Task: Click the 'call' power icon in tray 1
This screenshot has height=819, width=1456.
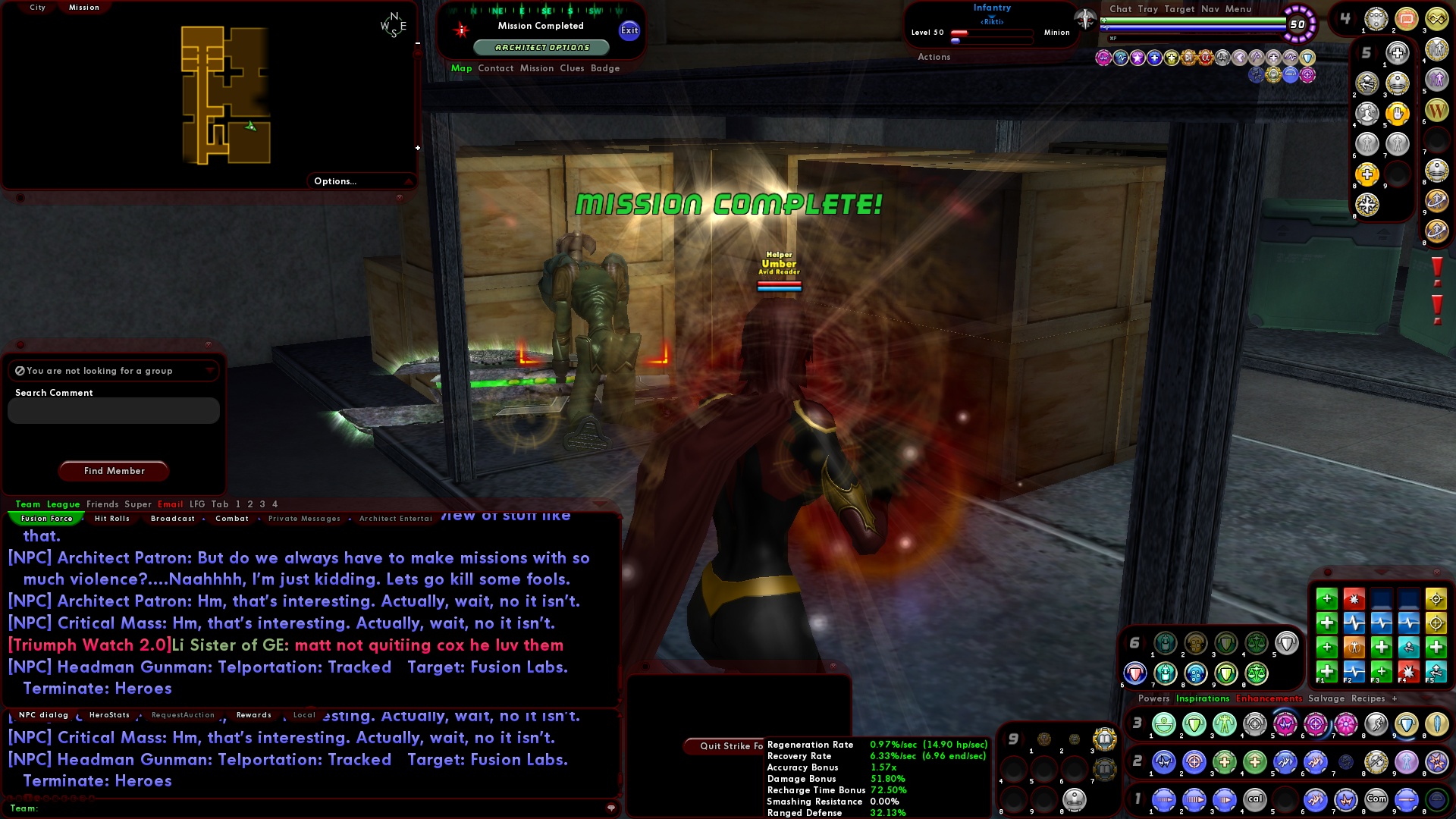Action: pos(1255,799)
